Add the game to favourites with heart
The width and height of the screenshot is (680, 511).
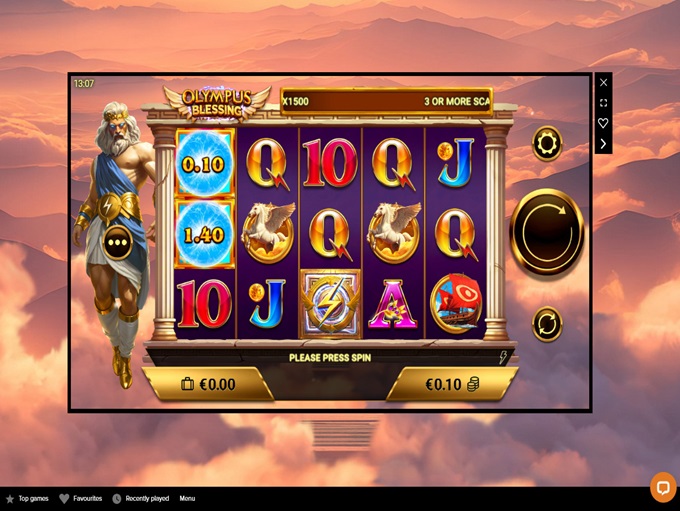click(x=603, y=123)
